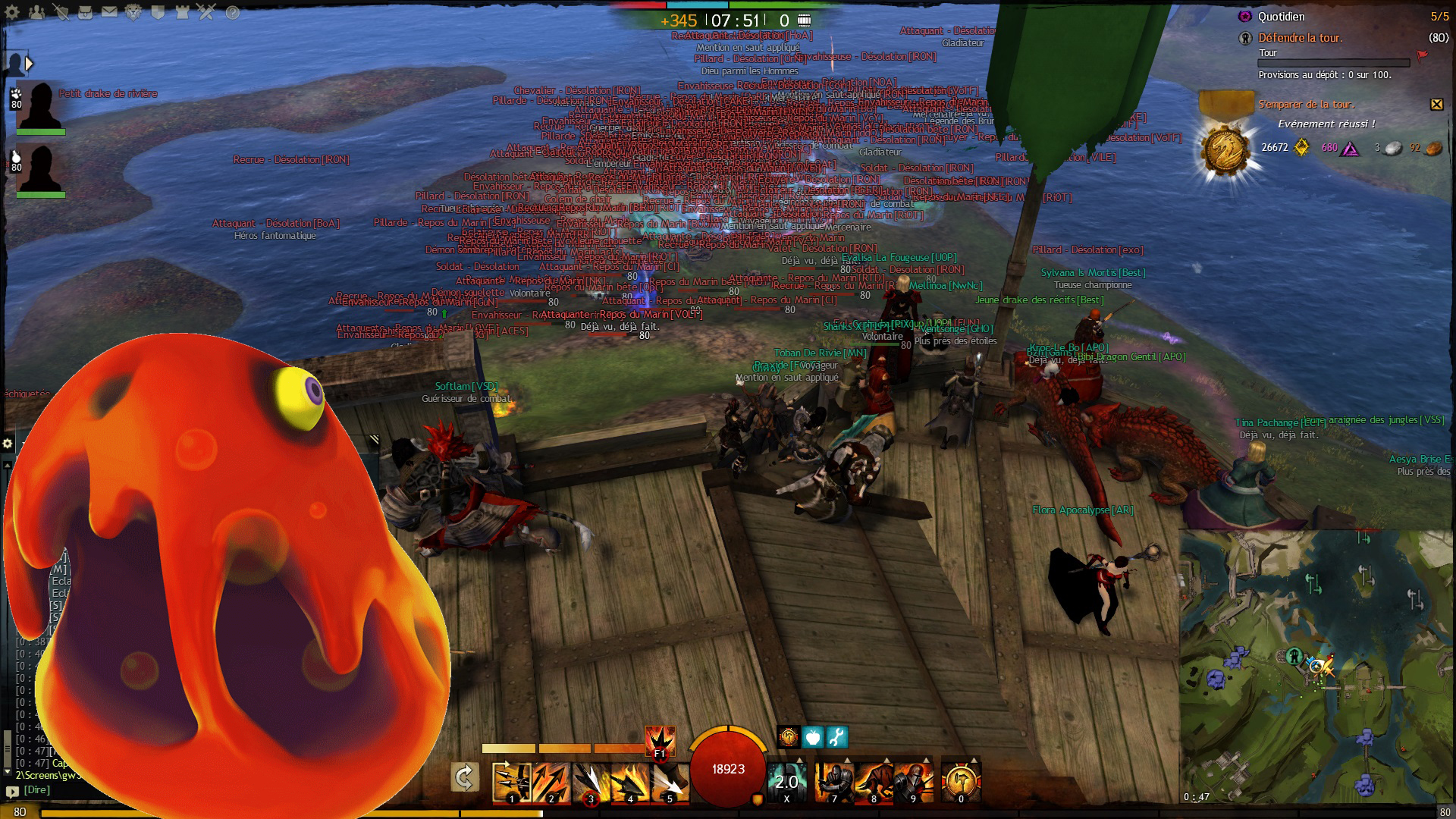Open the game menu gear icon
This screenshot has width=1456, height=819.
[x=12, y=12]
